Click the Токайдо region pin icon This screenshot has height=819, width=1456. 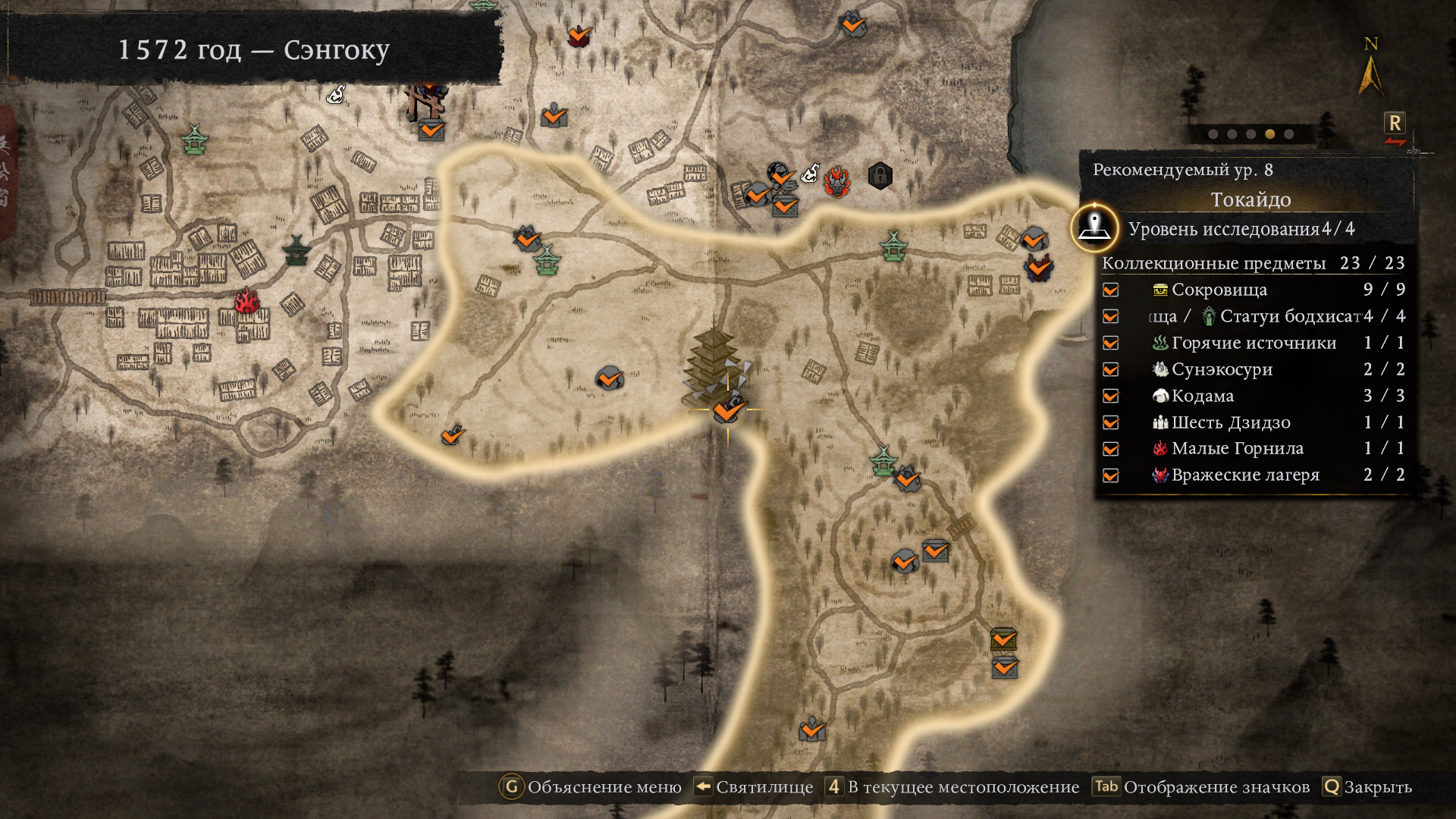click(x=1094, y=227)
